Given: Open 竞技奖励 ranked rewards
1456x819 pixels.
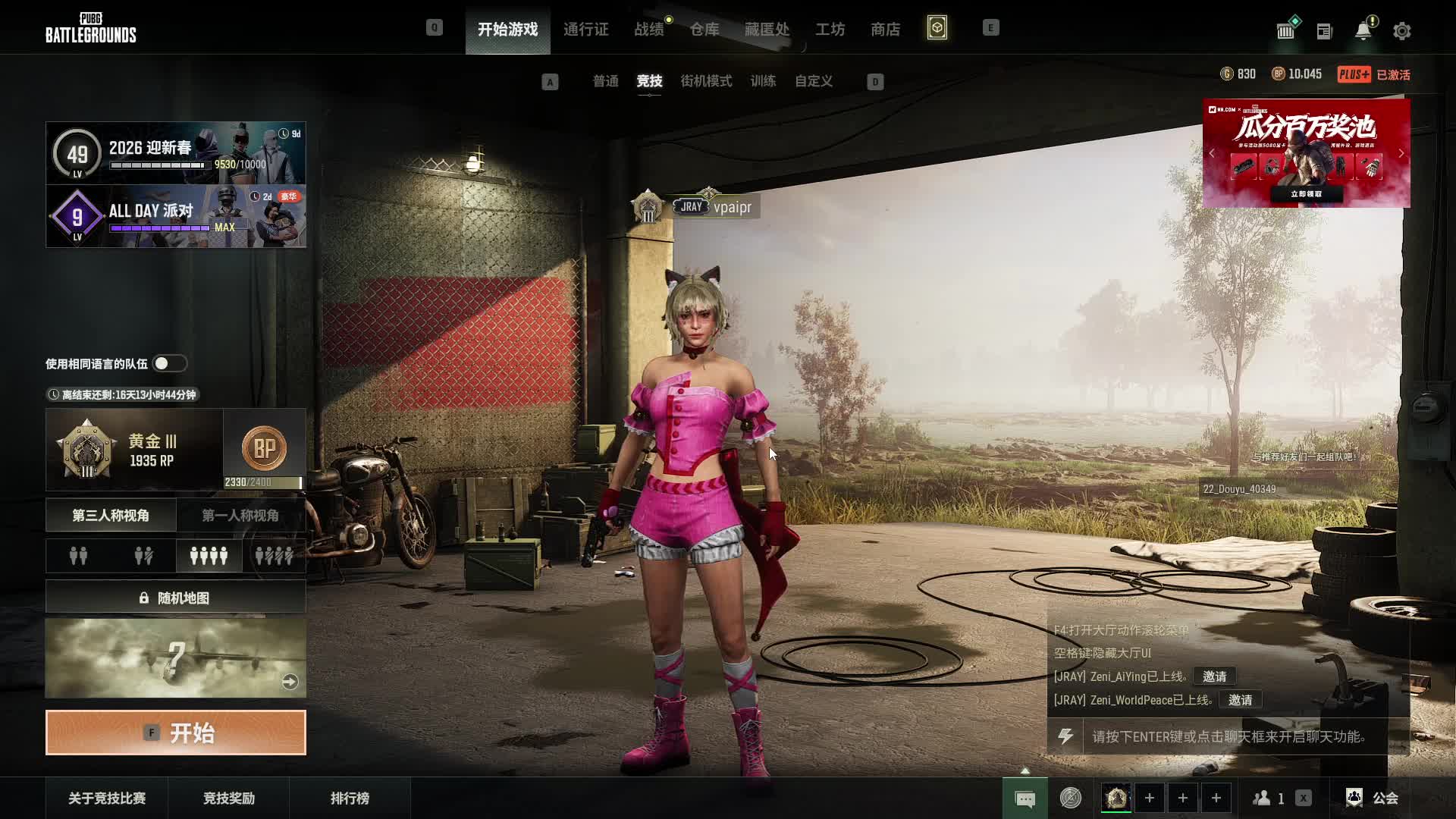Looking at the screenshot, I should pyautogui.click(x=228, y=798).
